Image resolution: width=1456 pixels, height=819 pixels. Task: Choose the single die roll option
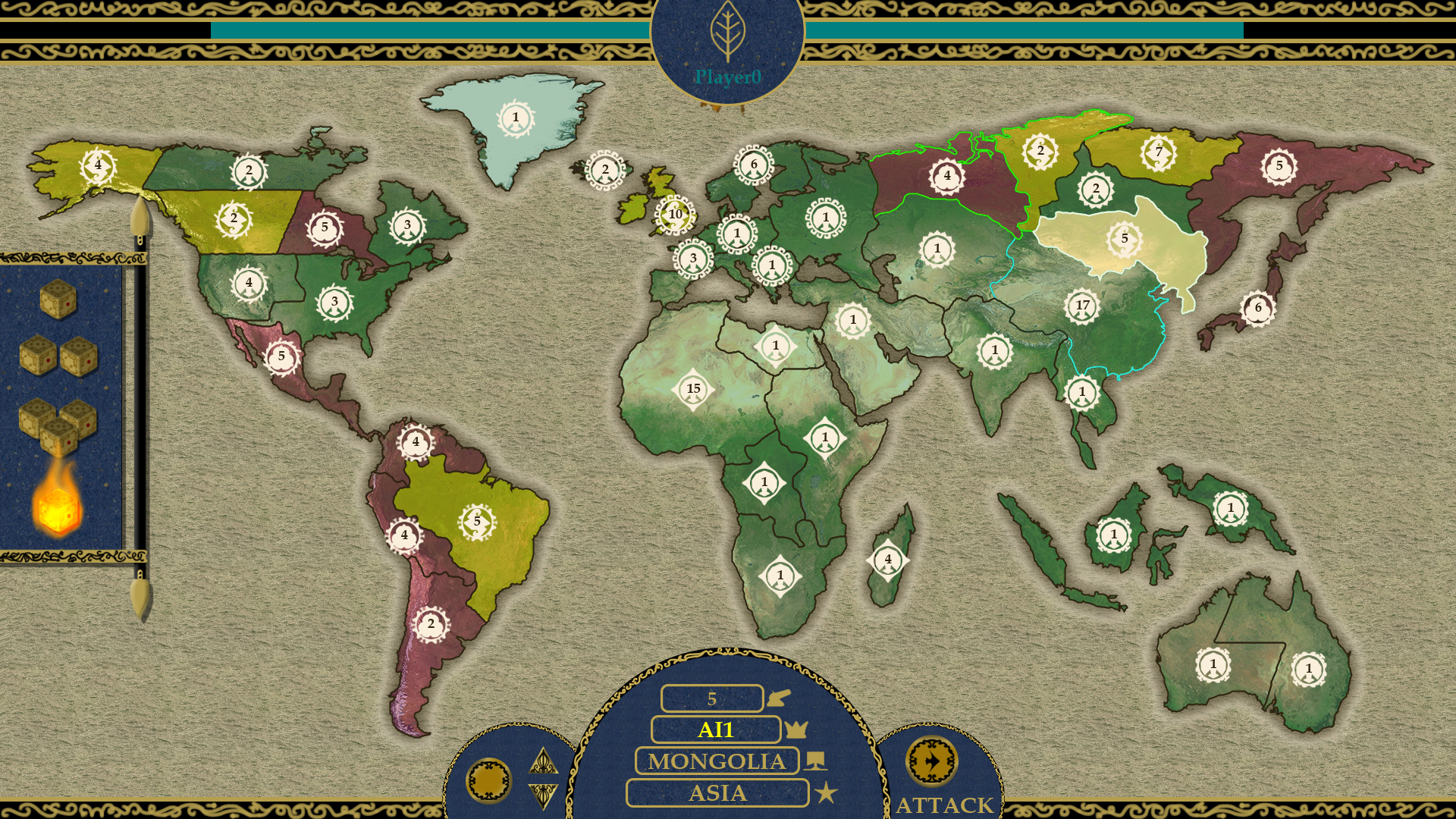[x=58, y=298]
